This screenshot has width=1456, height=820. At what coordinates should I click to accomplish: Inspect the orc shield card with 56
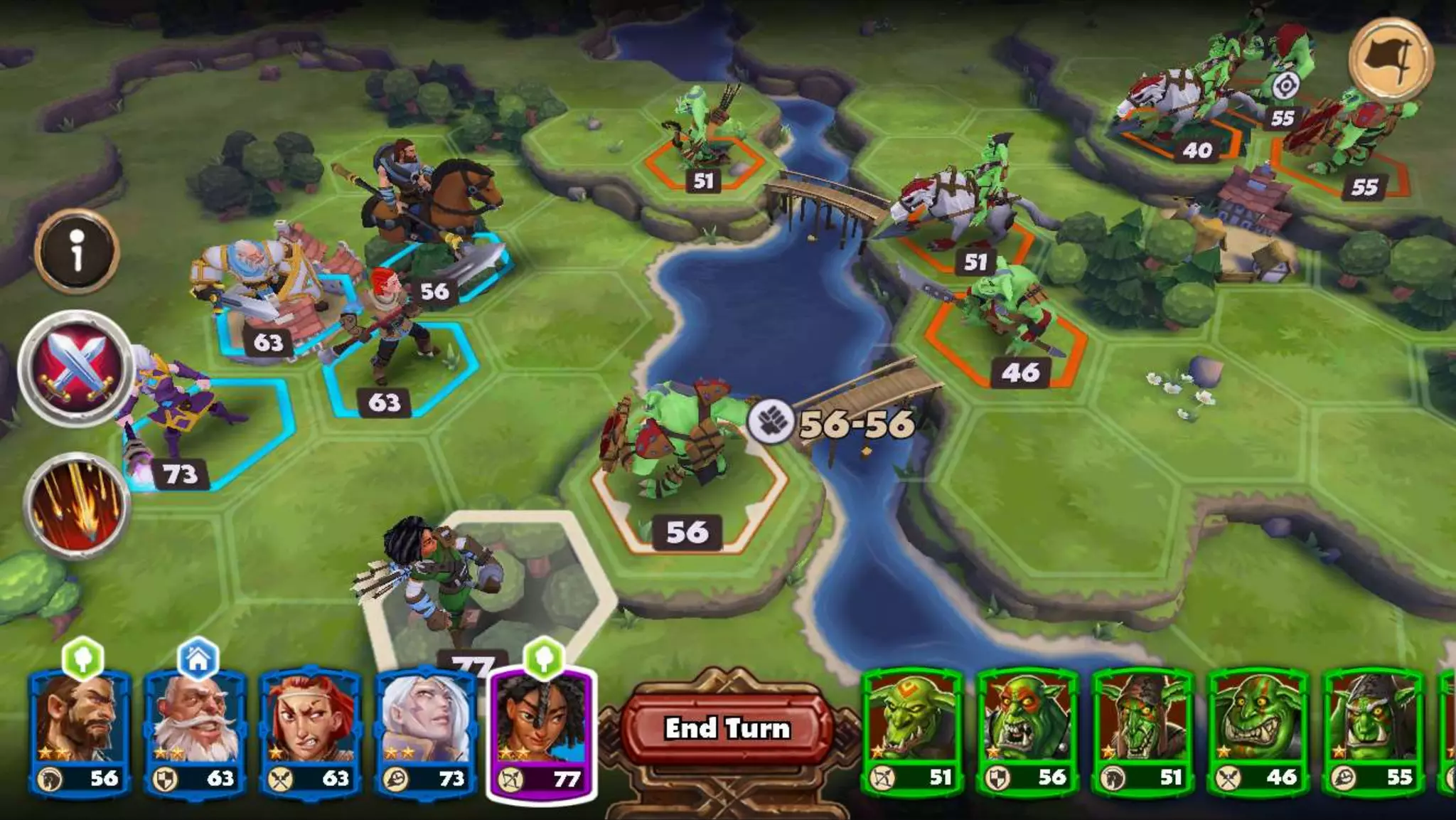click(1027, 733)
